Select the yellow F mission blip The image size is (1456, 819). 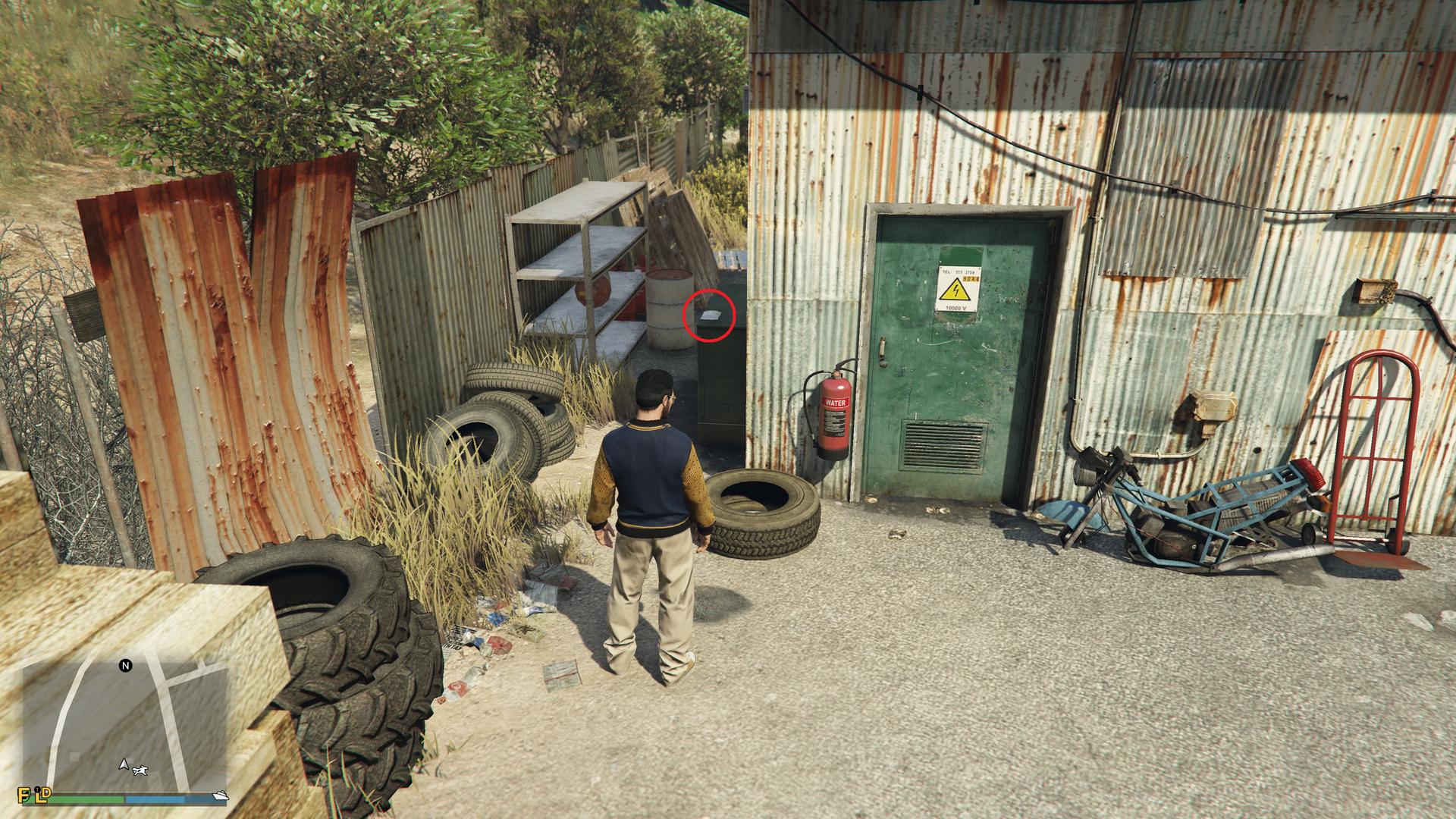(25, 795)
